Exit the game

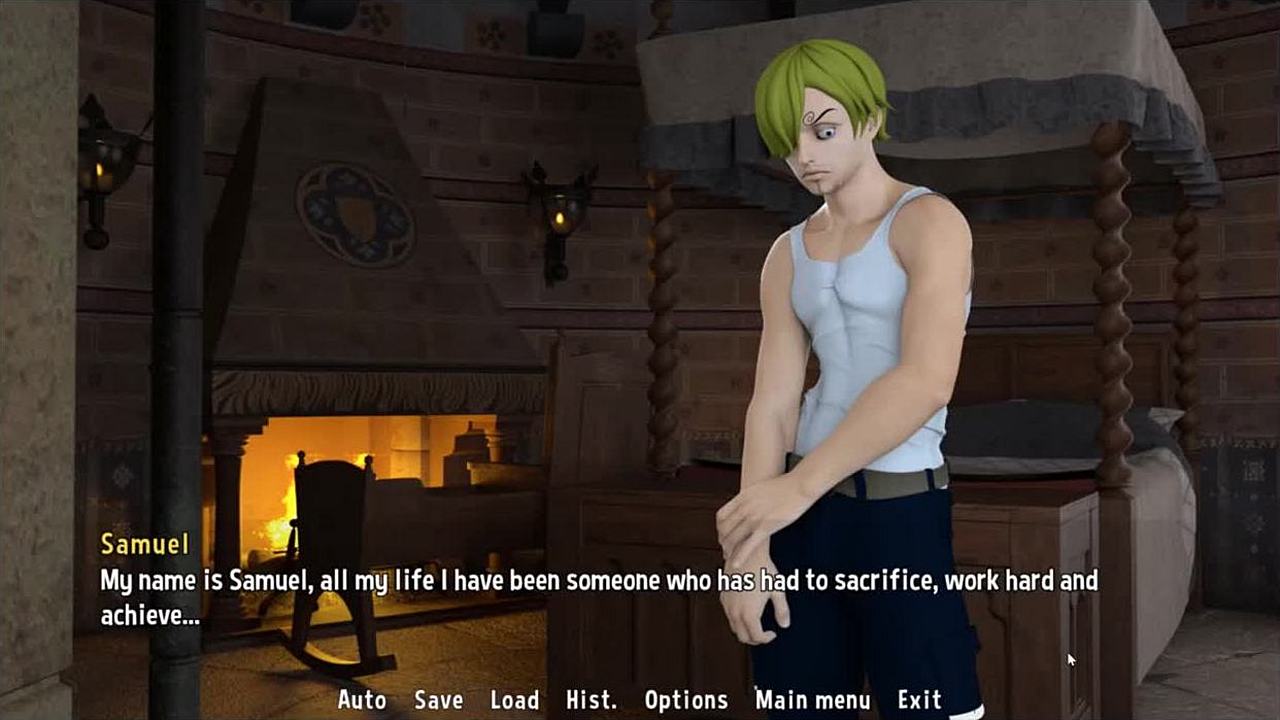click(919, 700)
